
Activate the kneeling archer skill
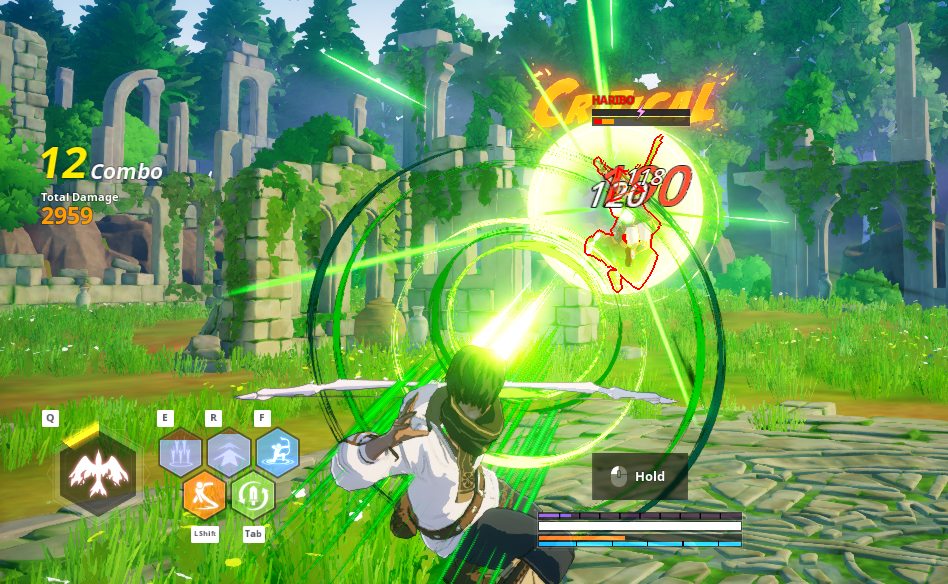click(x=277, y=452)
